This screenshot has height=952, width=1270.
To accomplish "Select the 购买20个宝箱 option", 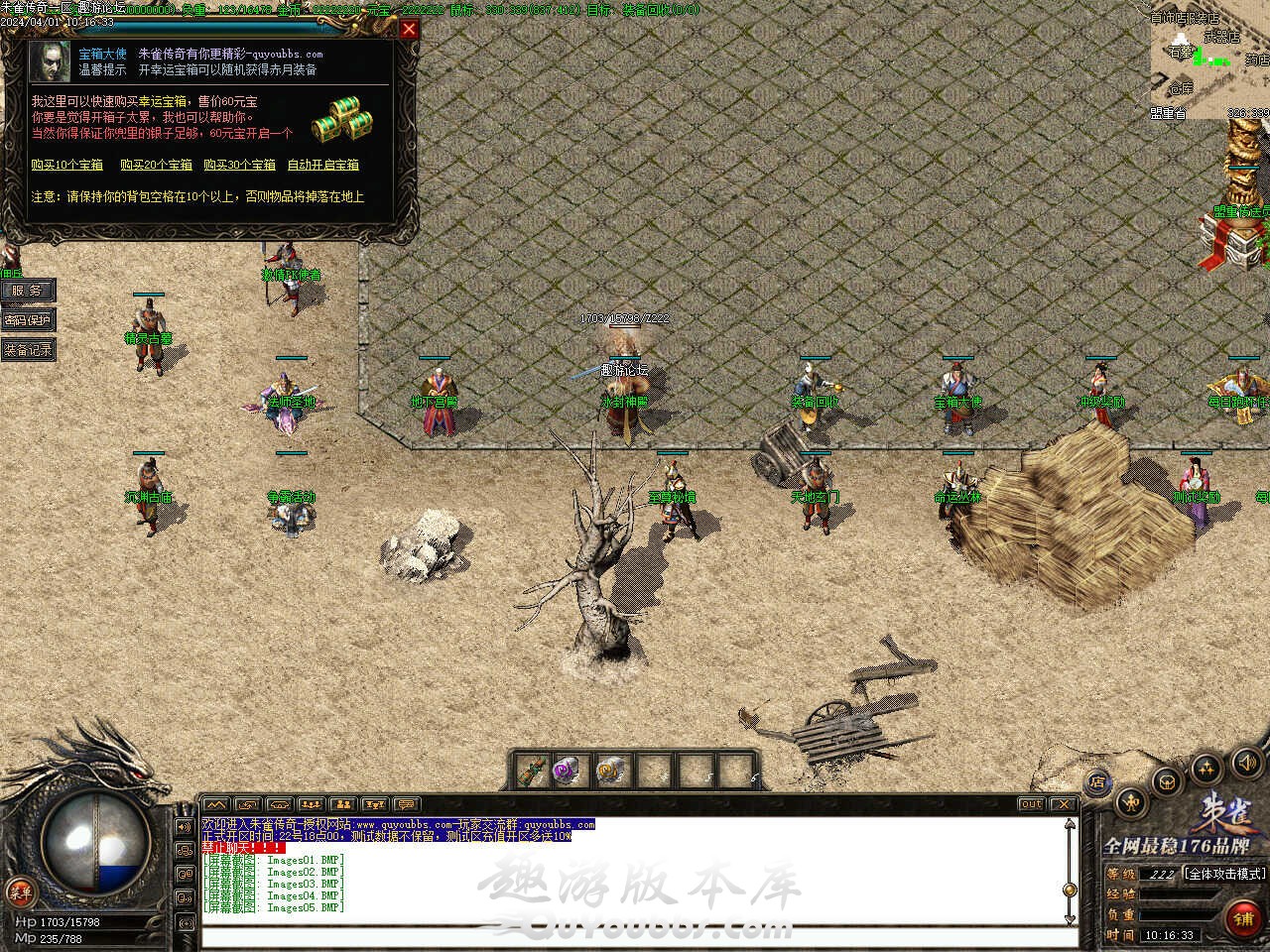I will tap(156, 165).
